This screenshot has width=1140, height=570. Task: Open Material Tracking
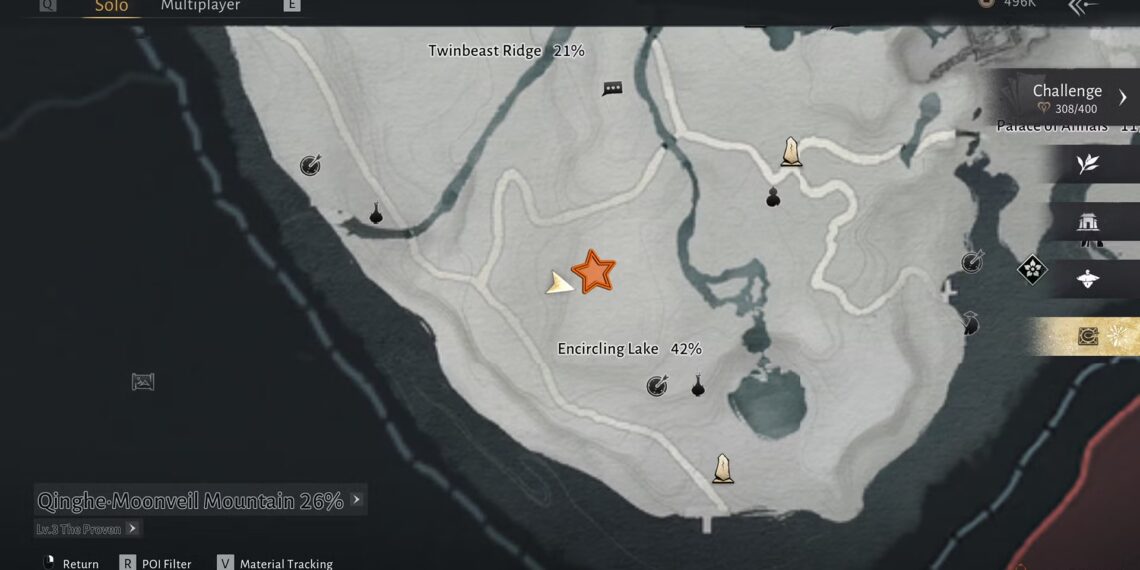pos(275,563)
